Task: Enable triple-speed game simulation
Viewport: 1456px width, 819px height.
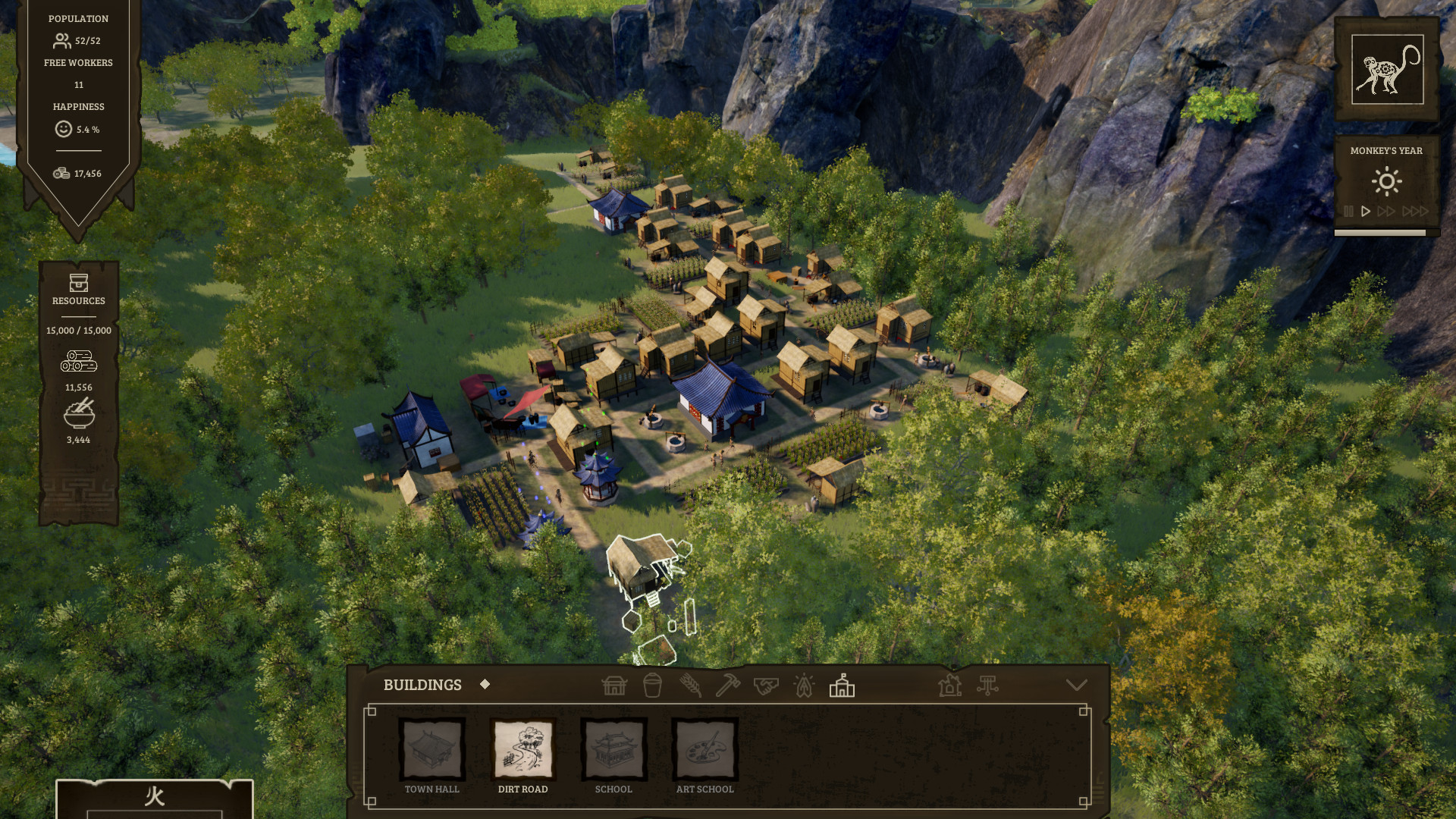Action: tap(1415, 212)
